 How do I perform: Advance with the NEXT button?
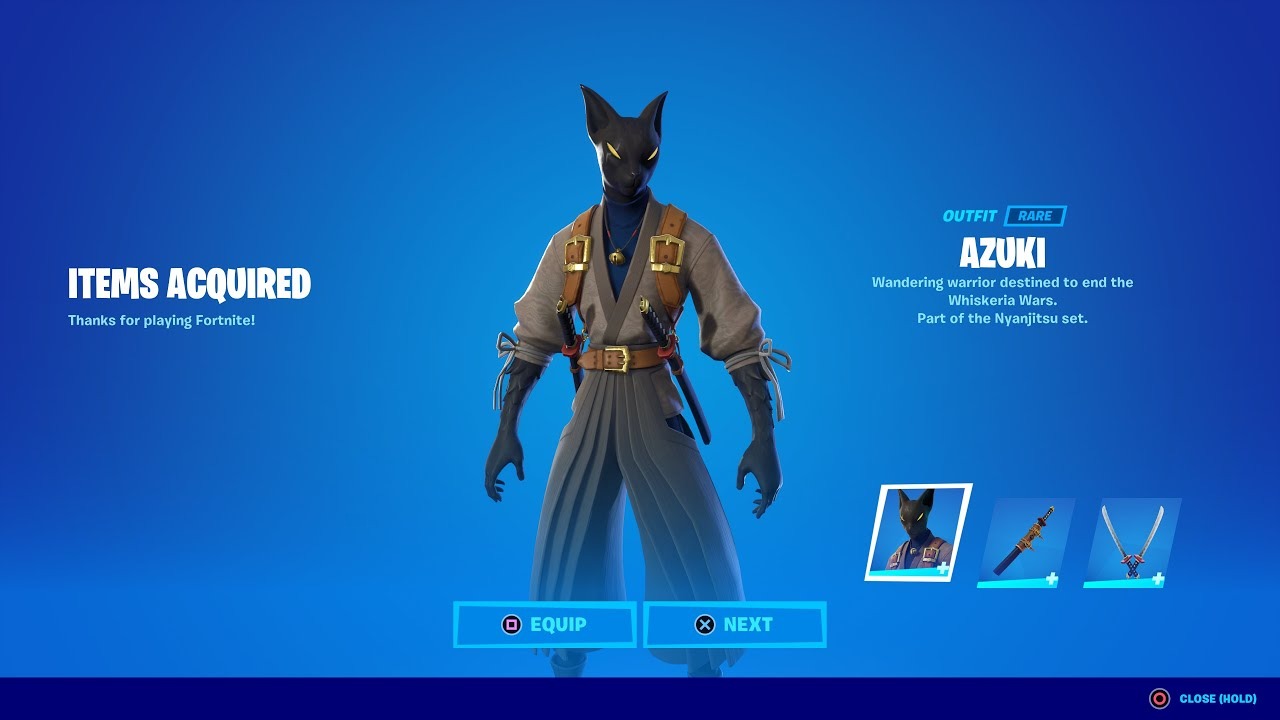point(737,623)
